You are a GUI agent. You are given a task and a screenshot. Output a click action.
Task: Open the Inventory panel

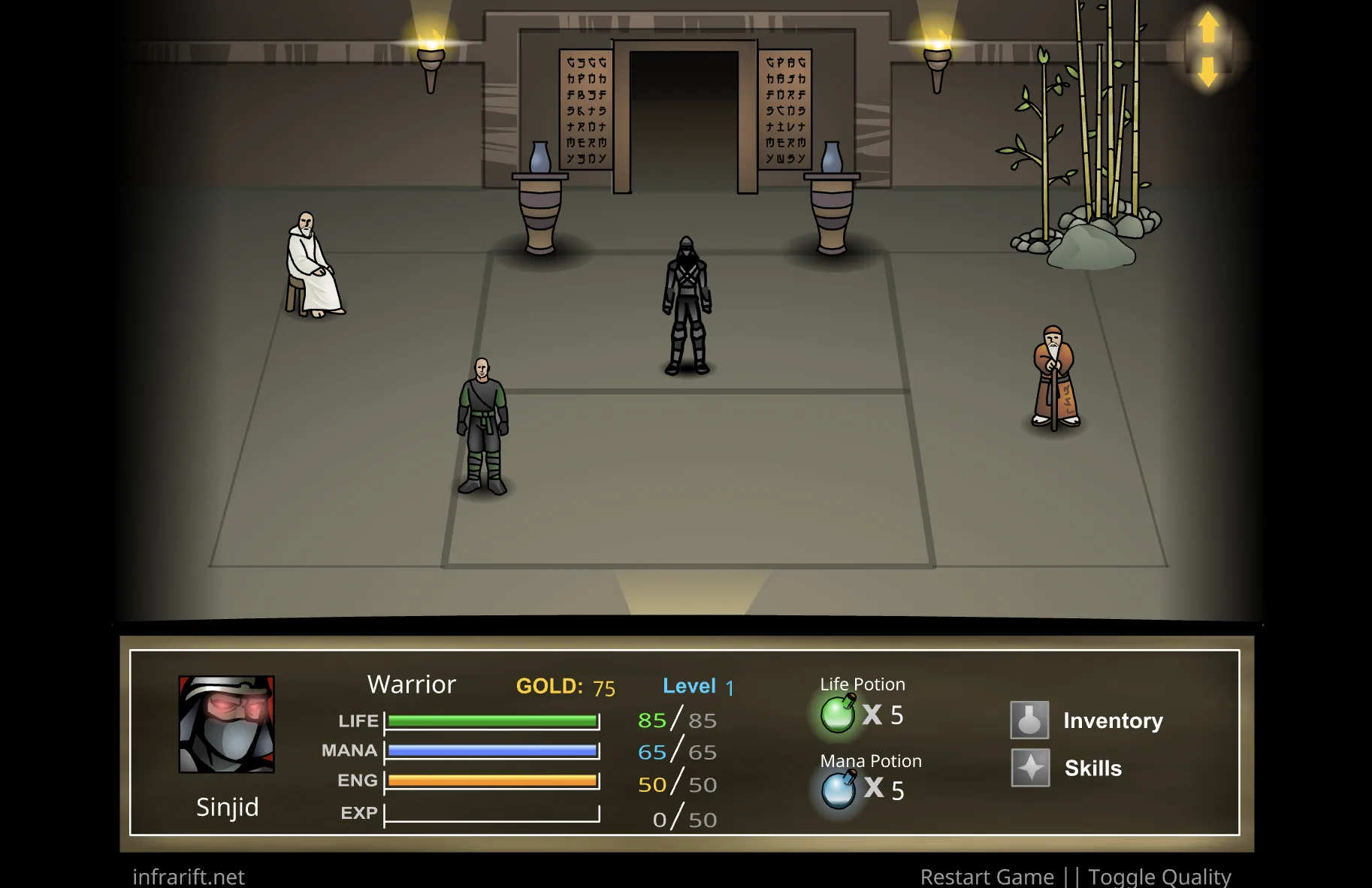(1031, 720)
